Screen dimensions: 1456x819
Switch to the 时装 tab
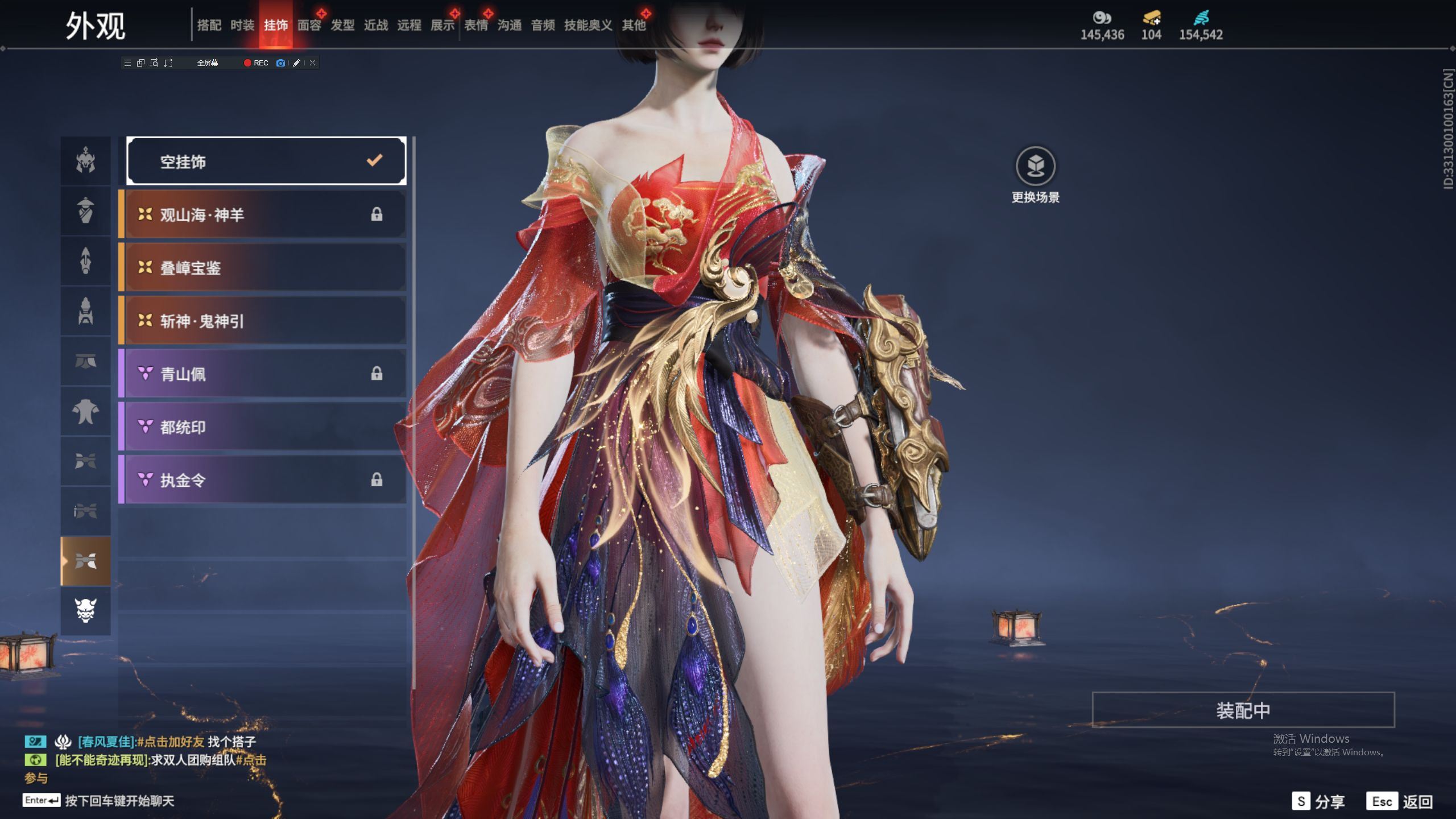pos(242,25)
